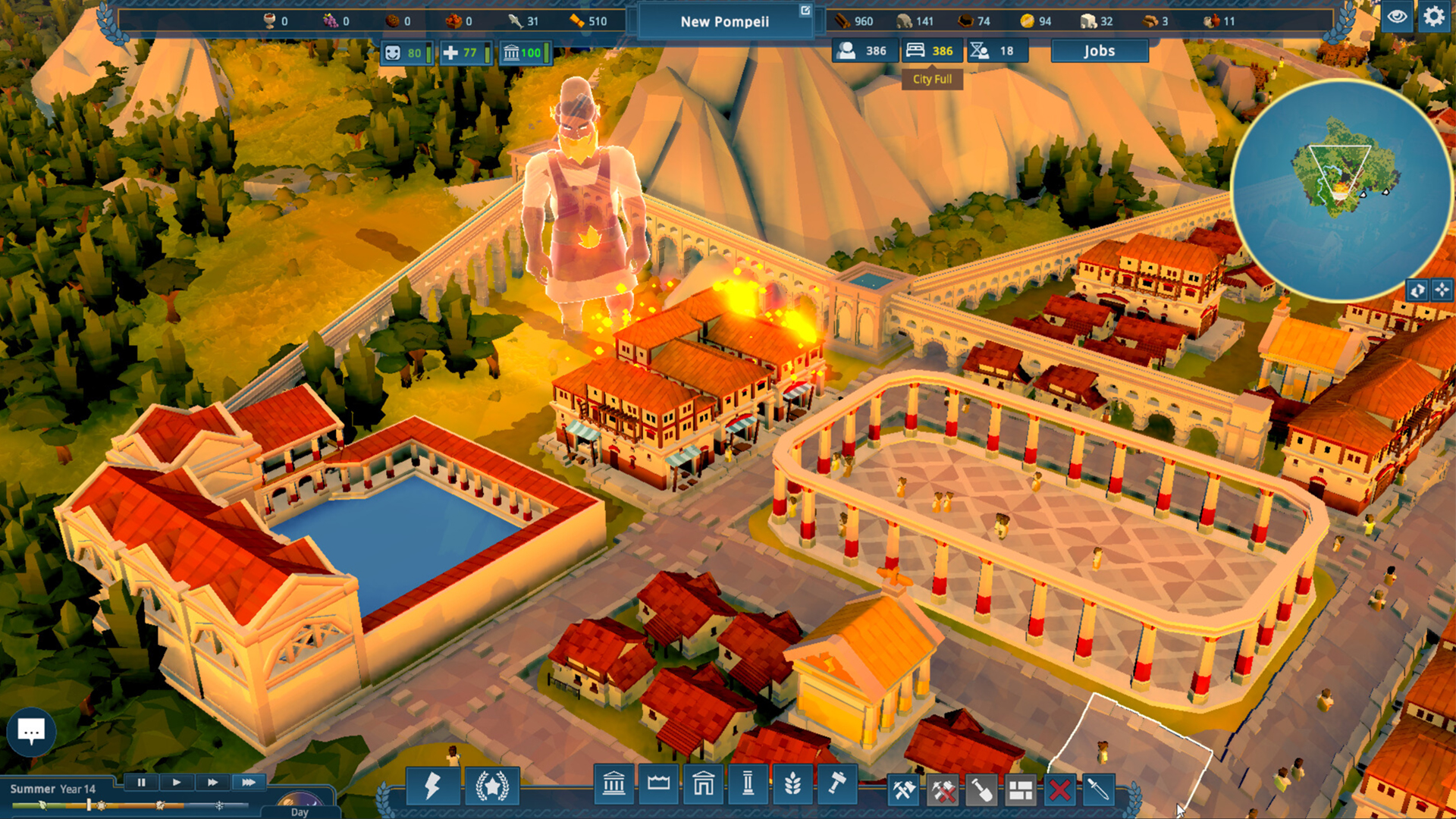This screenshot has height=819, width=1456.
Task: Activate the red X demolish tool
Action: tap(1059, 789)
